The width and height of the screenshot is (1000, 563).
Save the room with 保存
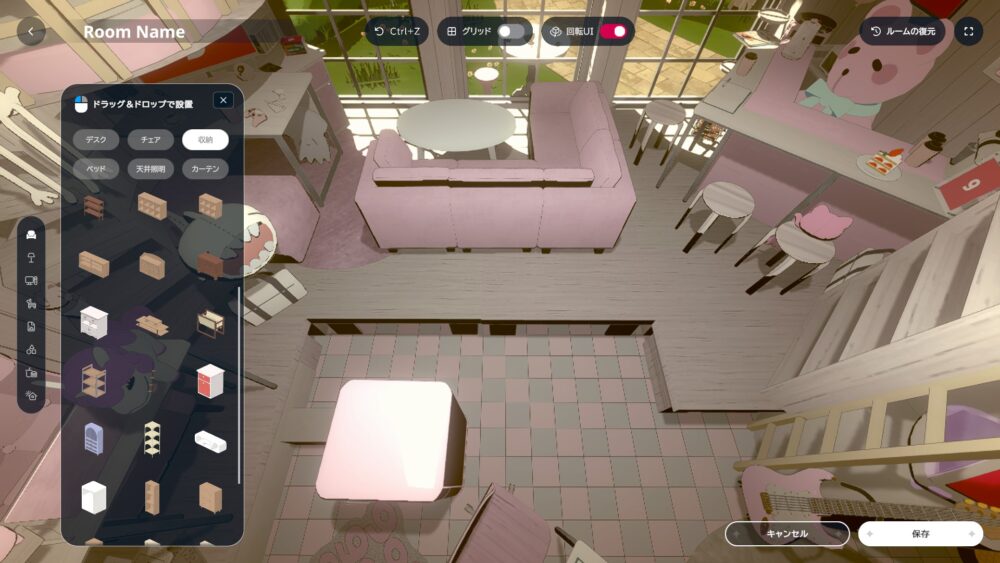coord(920,534)
